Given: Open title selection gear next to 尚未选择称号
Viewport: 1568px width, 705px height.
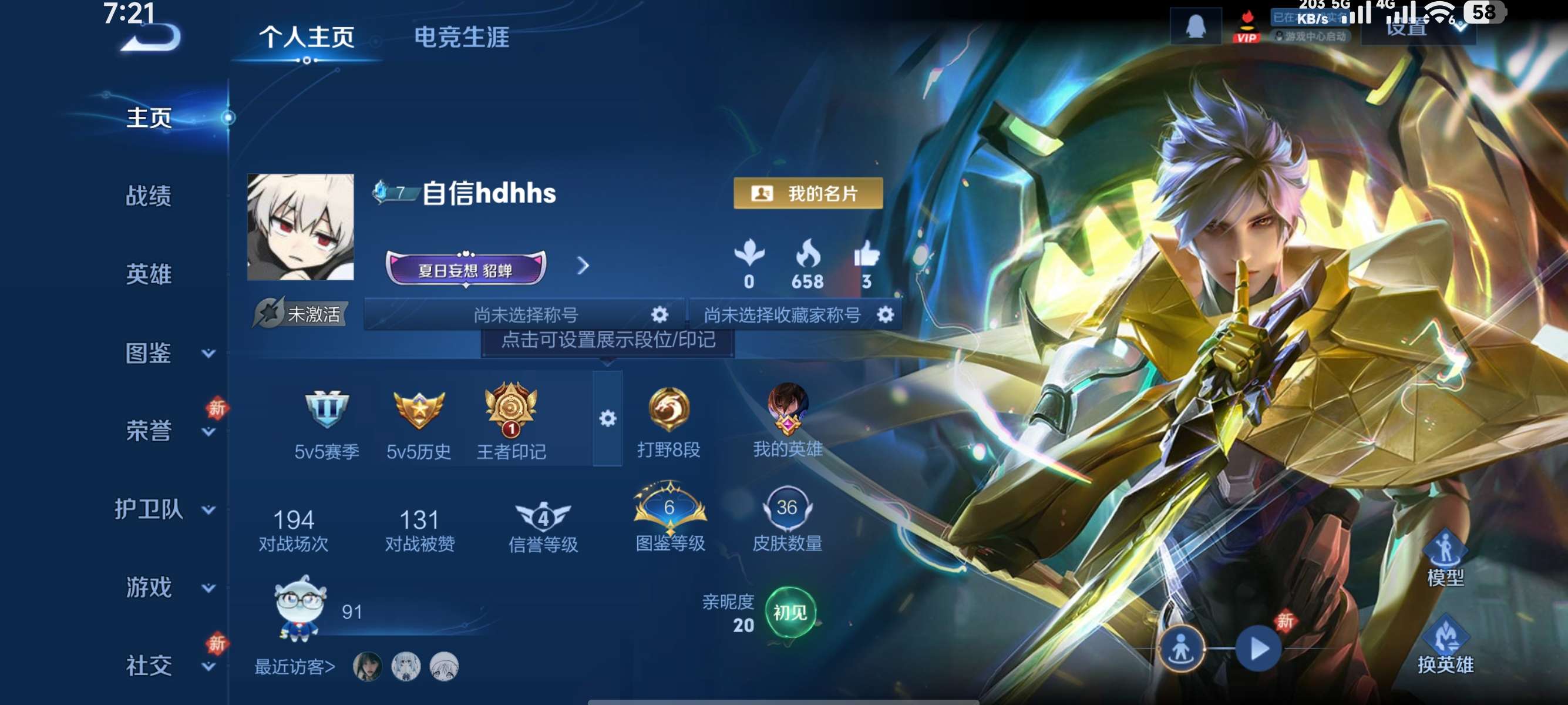Looking at the screenshot, I should pos(659,314).
